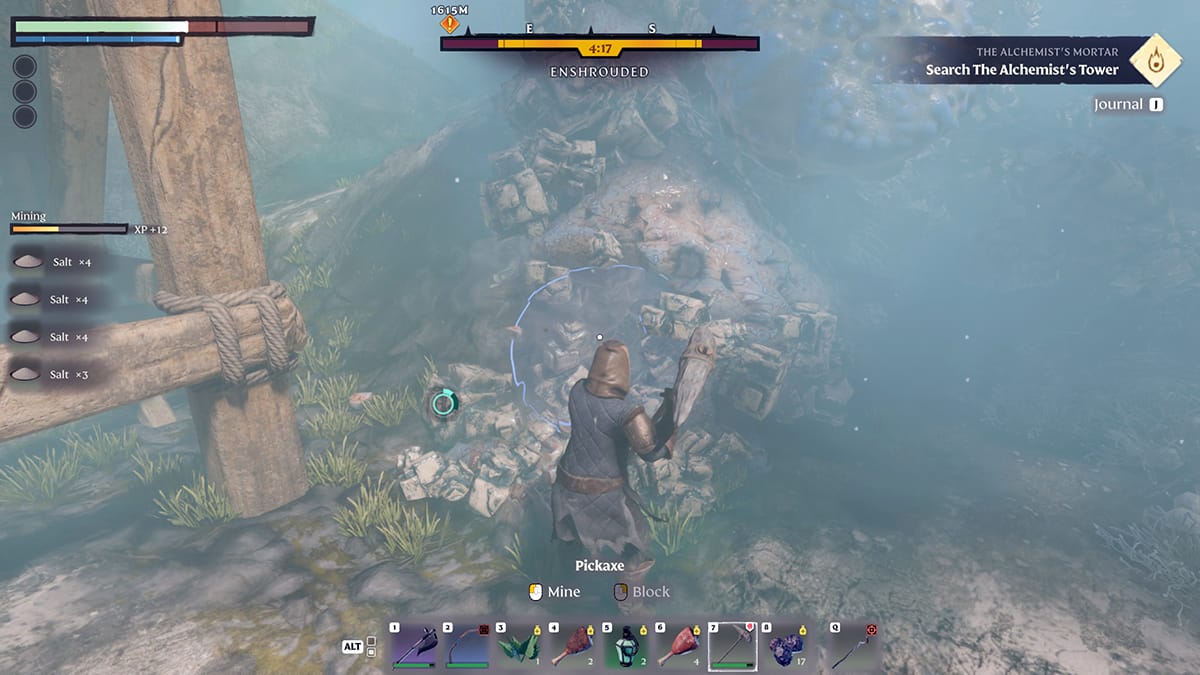Choose the dark berries stack of 17
Screen dimensions: 1200x675
pos(787,646)
